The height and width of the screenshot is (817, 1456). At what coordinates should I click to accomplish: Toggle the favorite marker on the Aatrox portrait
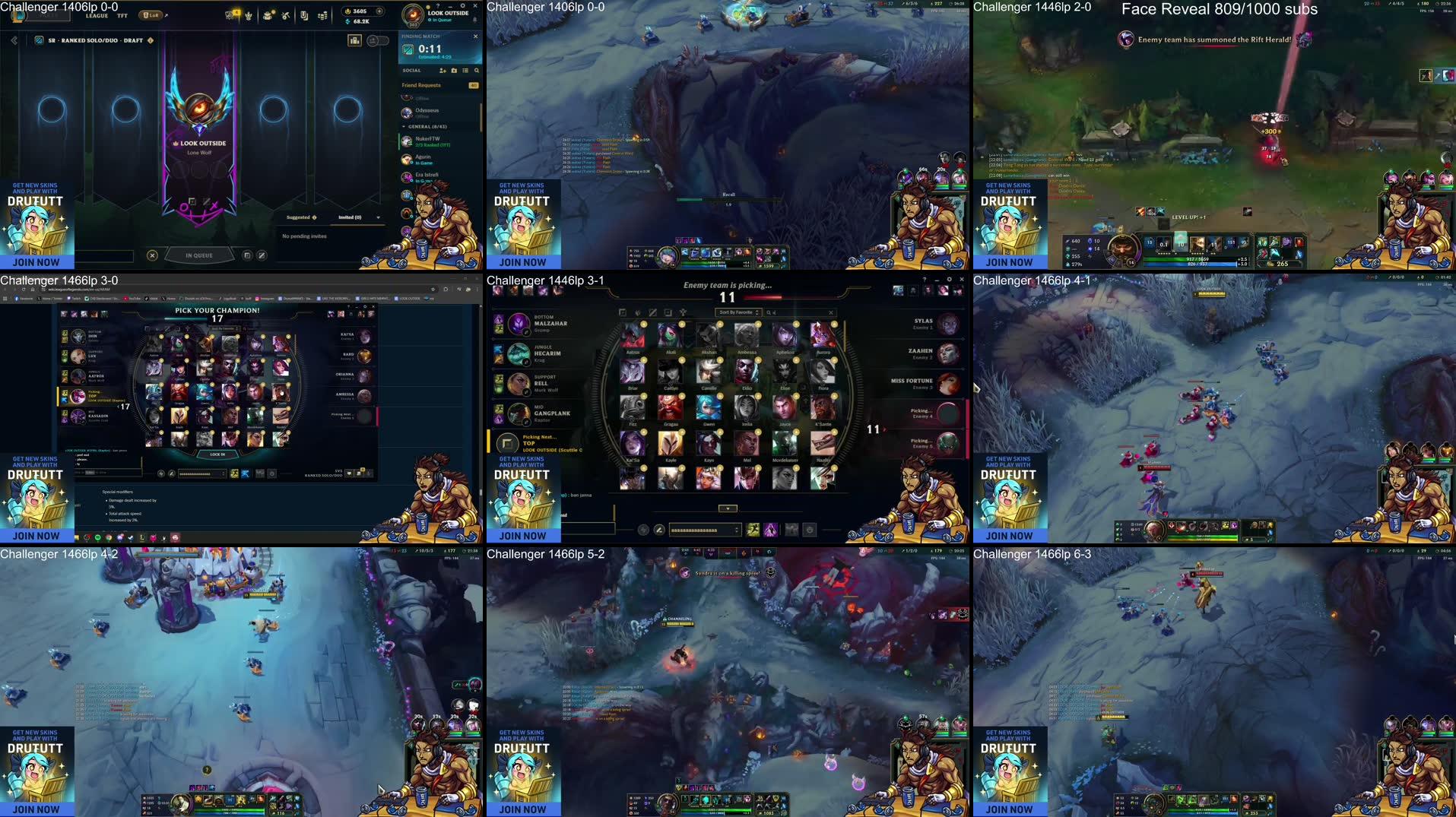point(644,325)
